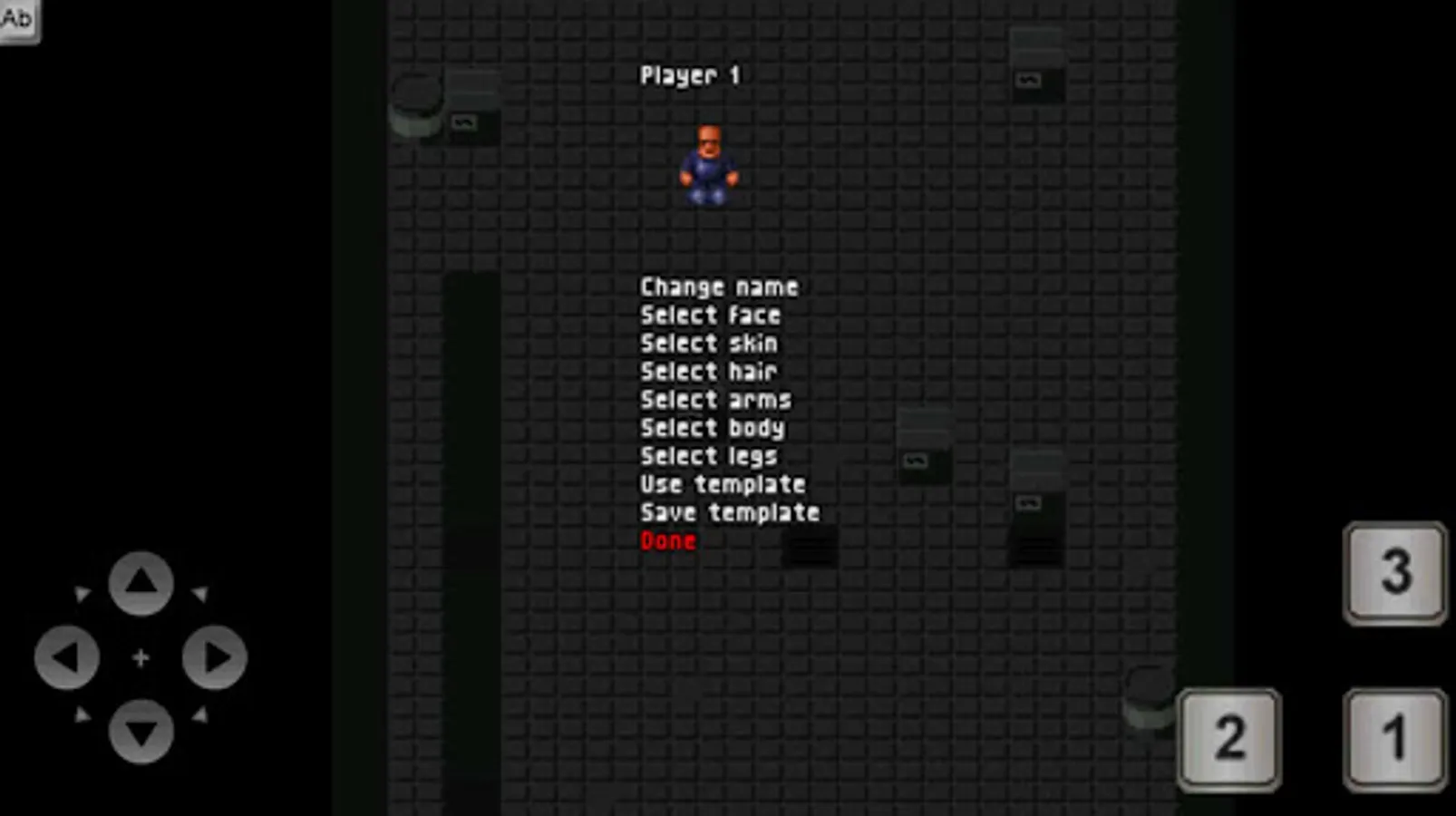Click Change name for Player 1

(x=719, y=287)
